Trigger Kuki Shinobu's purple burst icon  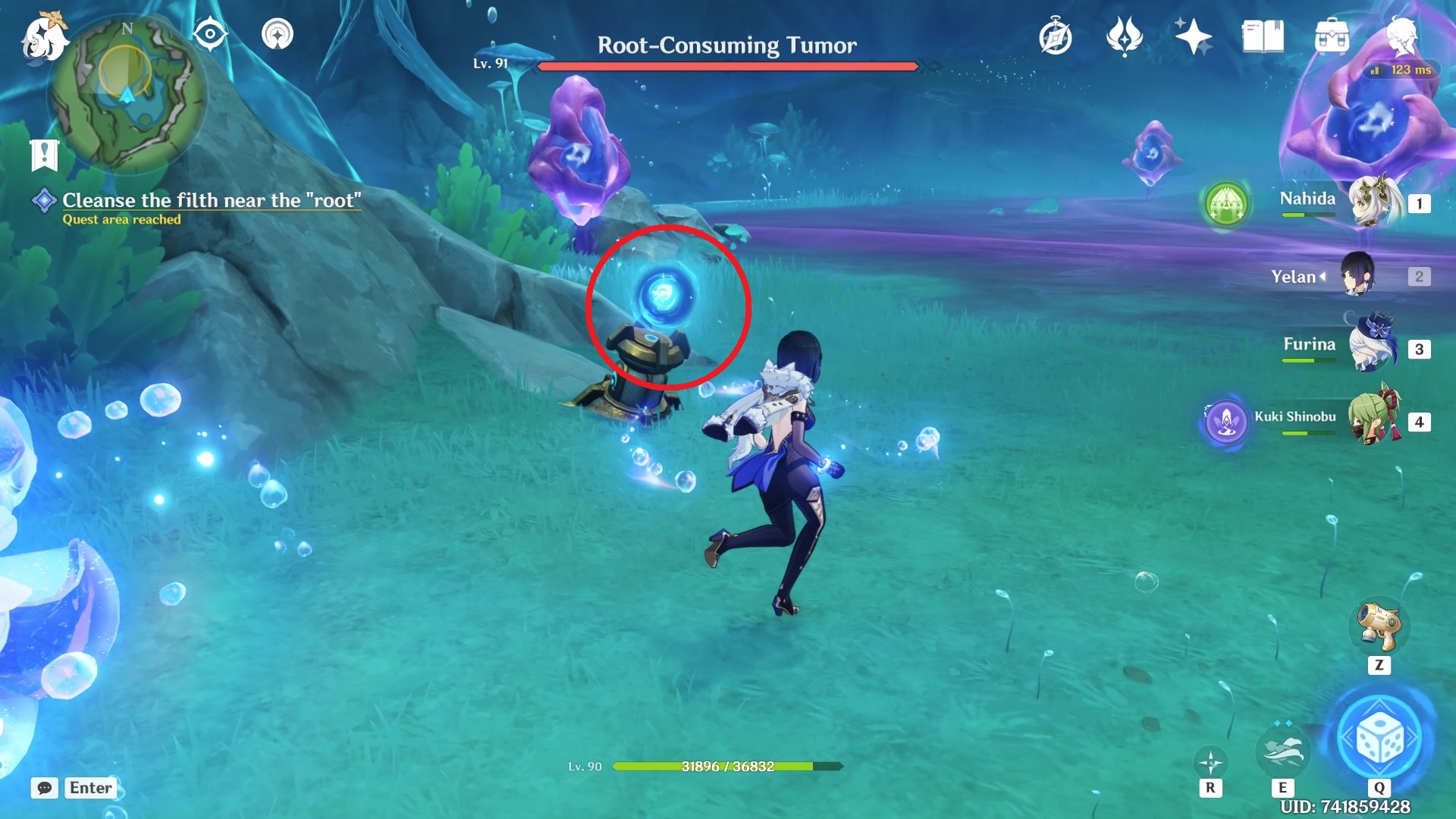(x=1225, y=421)
